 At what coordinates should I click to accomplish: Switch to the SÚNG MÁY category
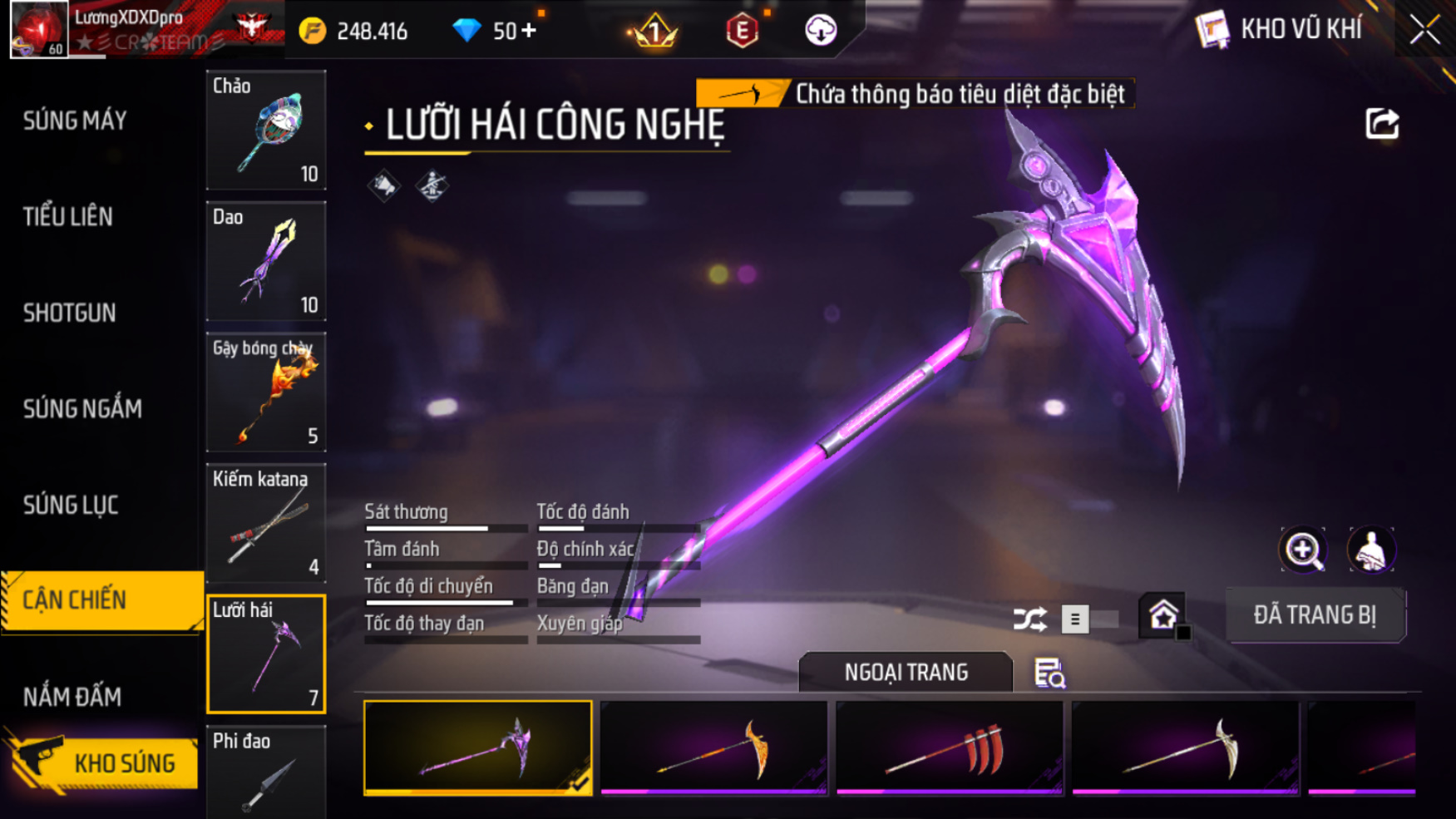pyautogui.click(x=75, y=121)
